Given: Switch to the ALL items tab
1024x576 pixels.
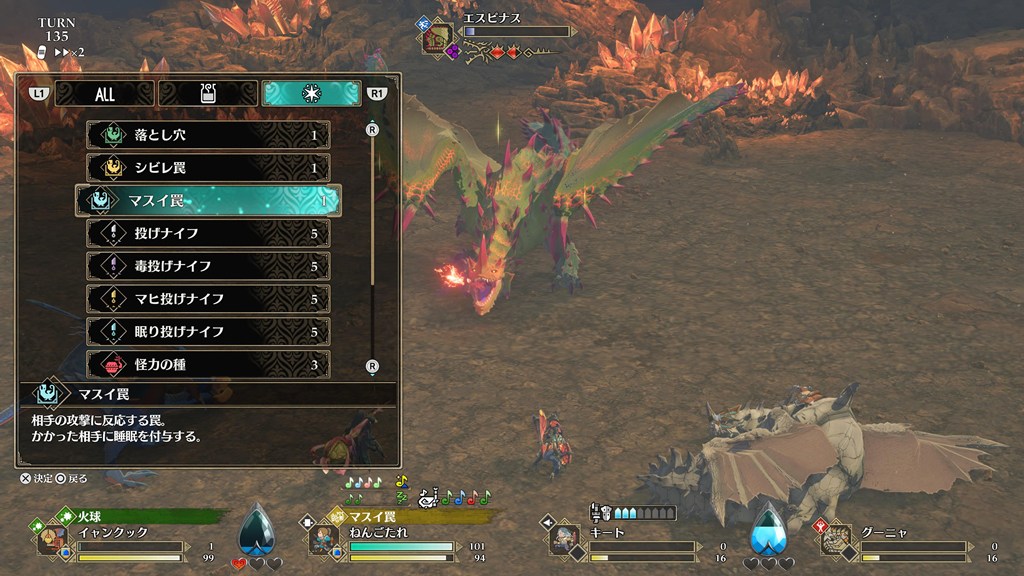Looking at the screenshot, I should point(104,94).
